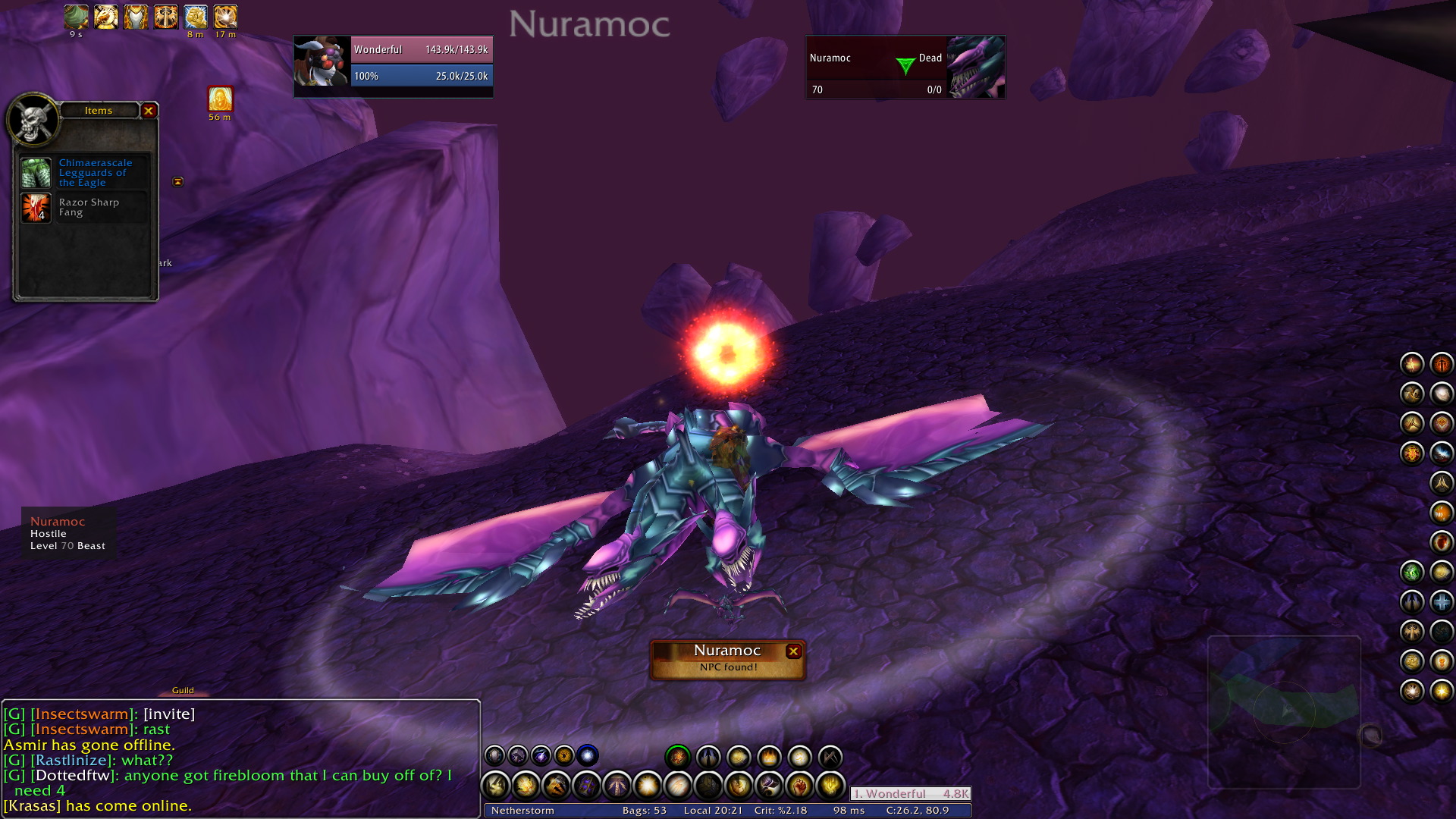Click the Wonderful 4.8K damage meter row

(x=910, y=794)
